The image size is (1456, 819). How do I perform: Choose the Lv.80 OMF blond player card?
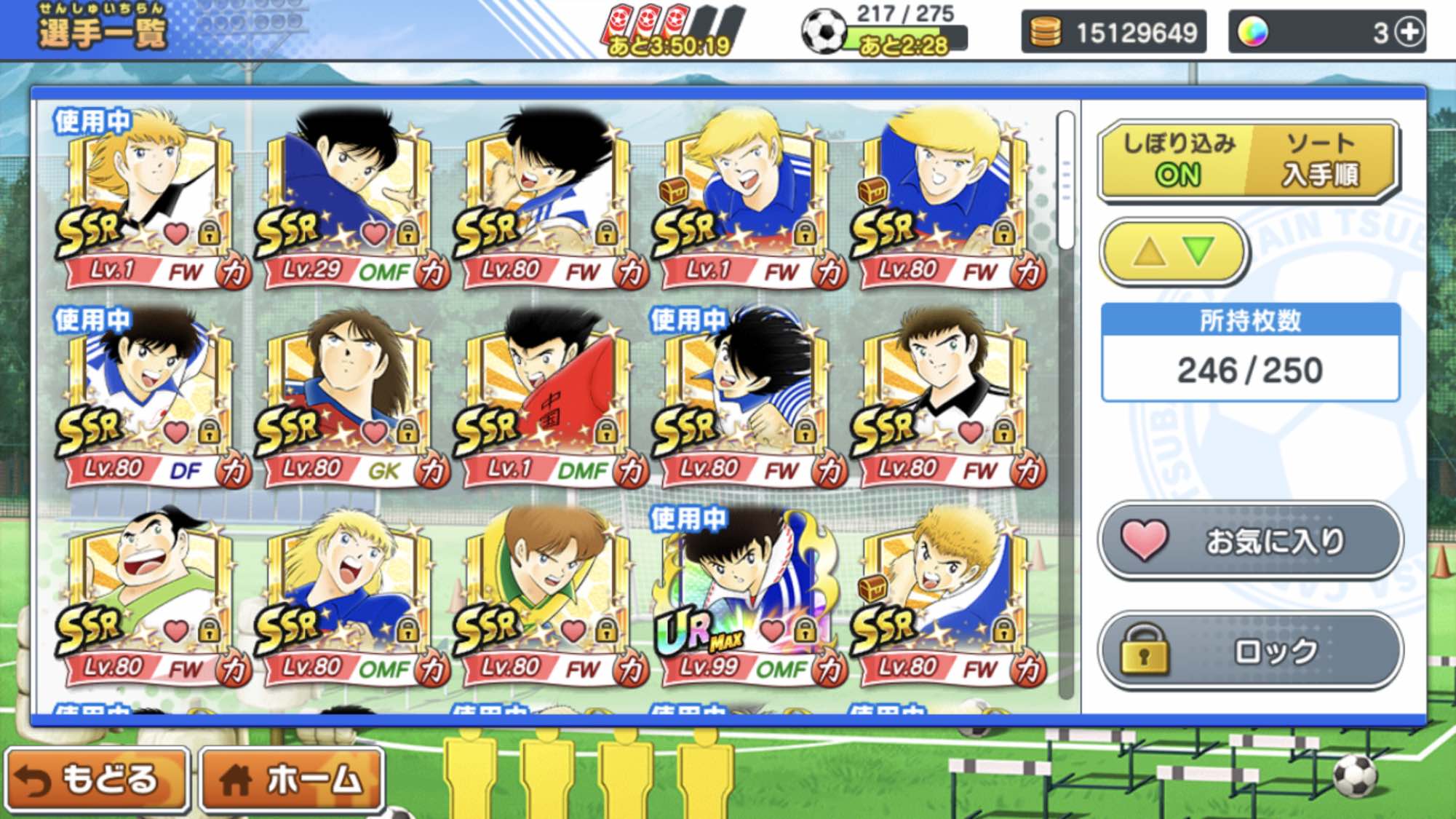pyautogui.click(x=350, y=598)
